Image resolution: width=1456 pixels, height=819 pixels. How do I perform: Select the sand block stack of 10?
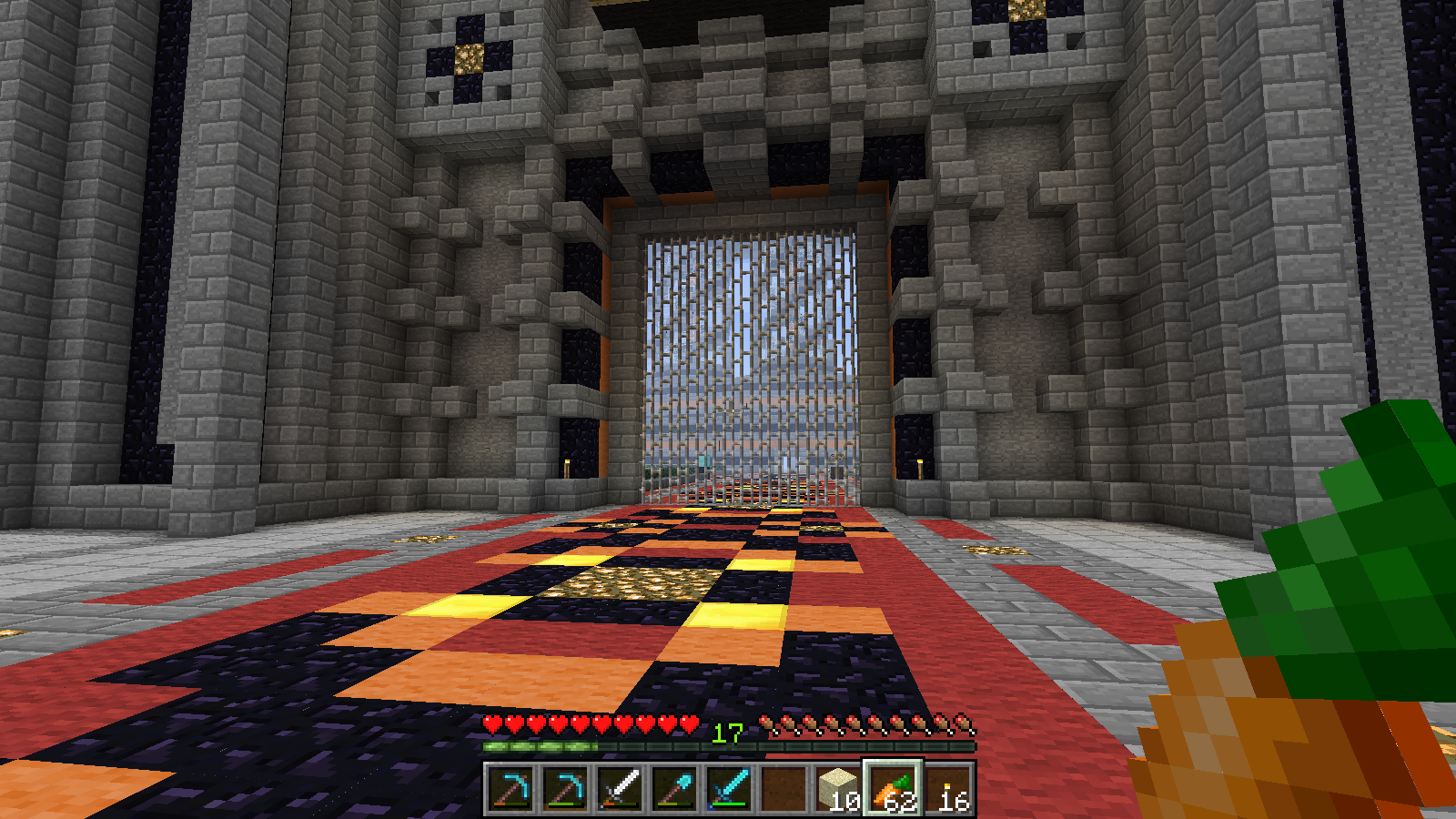838,788
